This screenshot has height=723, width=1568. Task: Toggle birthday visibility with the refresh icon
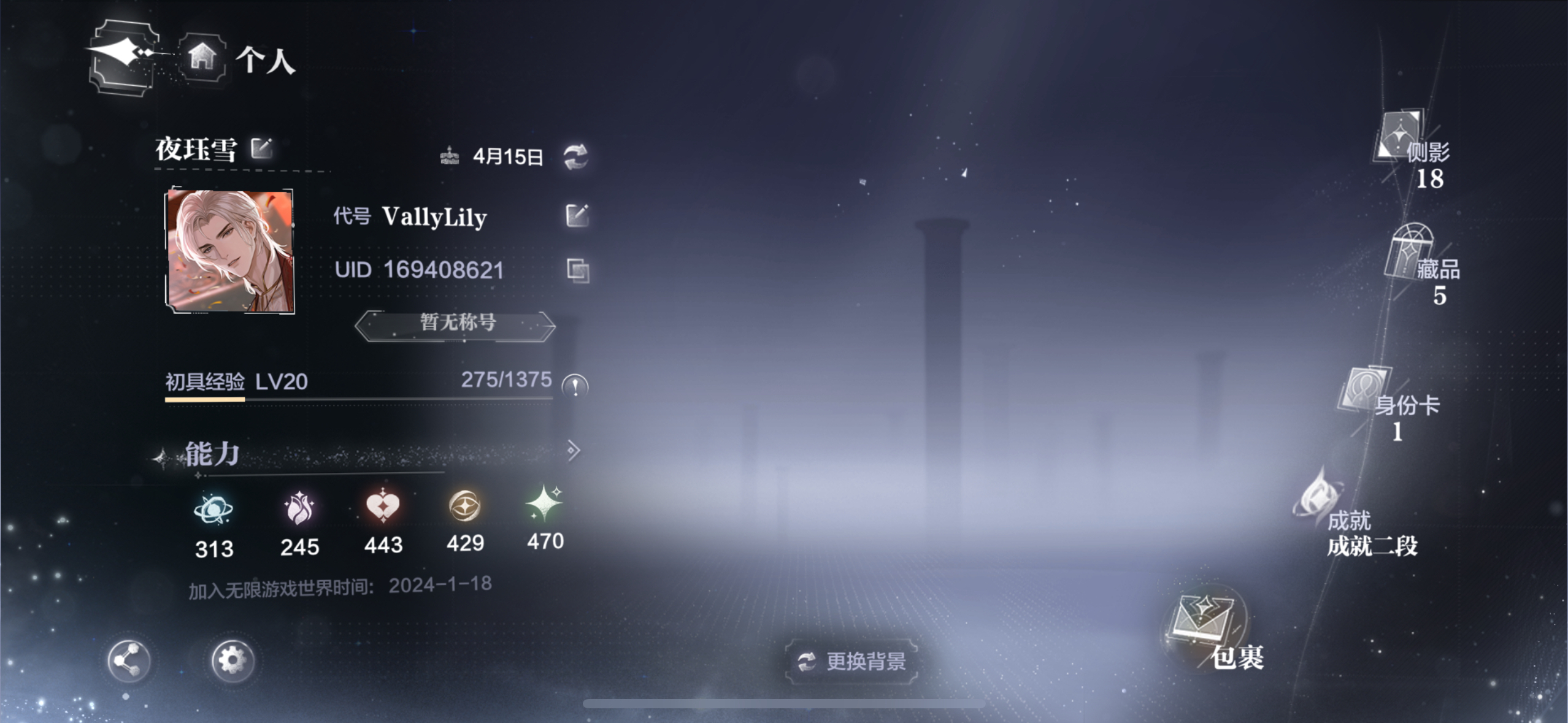[x=575, y=158]
